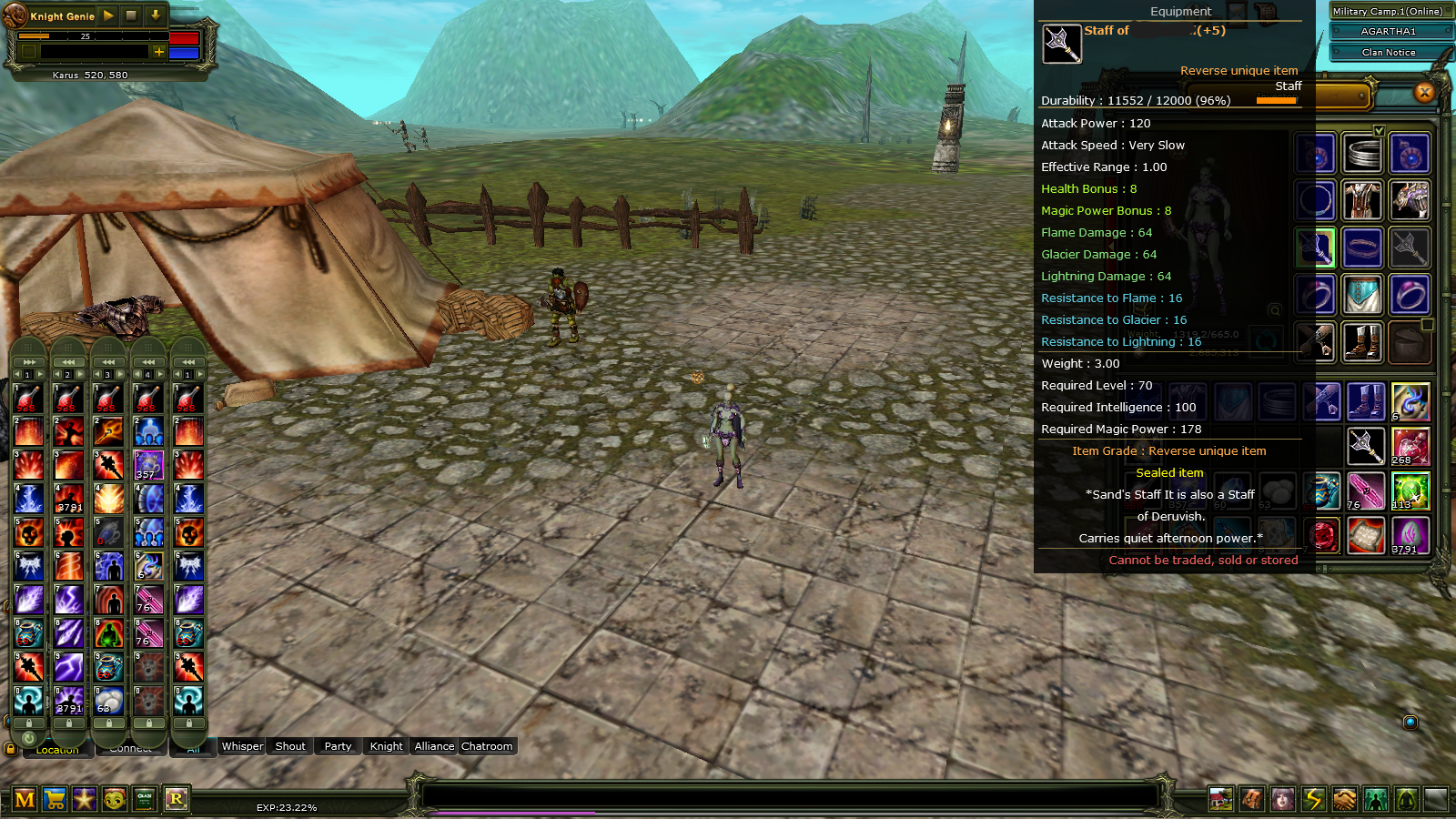Screen dimensions: 1456x819
Task: Select the star event icon on the taskbar
Action: 86,799
